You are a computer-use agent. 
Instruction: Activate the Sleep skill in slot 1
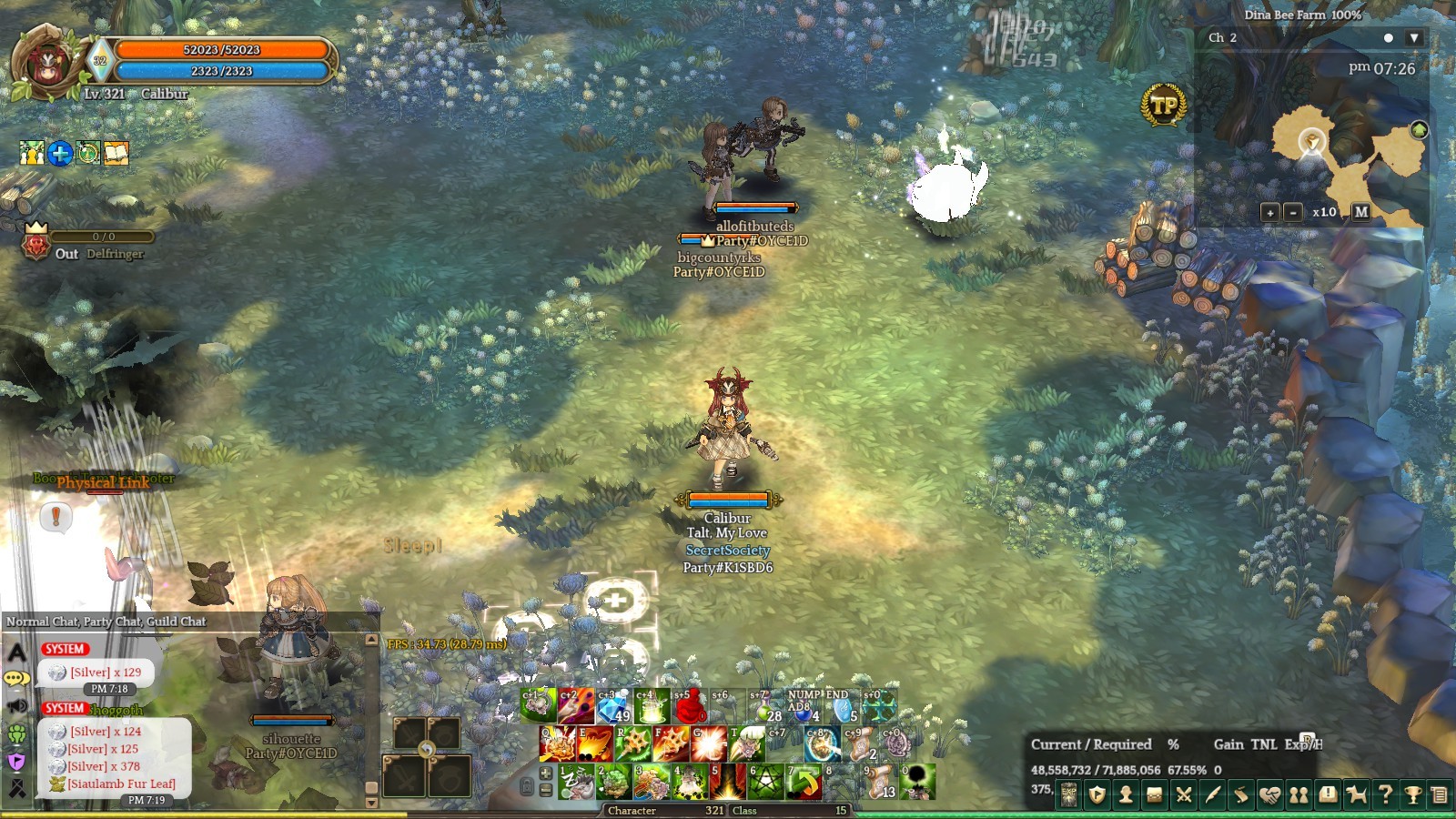click(577, 783)
